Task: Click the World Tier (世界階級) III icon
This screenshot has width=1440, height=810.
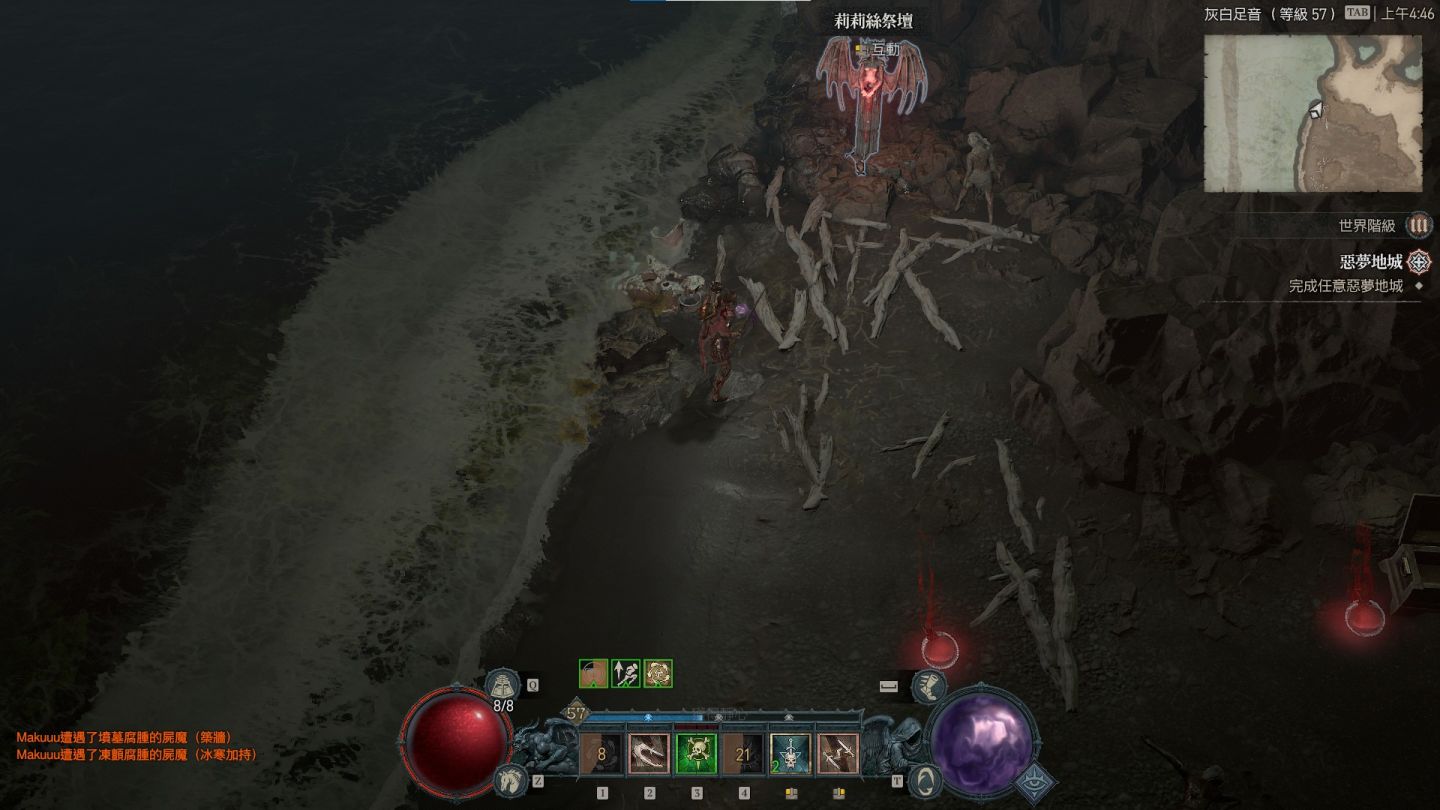Action: pyautogui.click(x=1418, y=226)
